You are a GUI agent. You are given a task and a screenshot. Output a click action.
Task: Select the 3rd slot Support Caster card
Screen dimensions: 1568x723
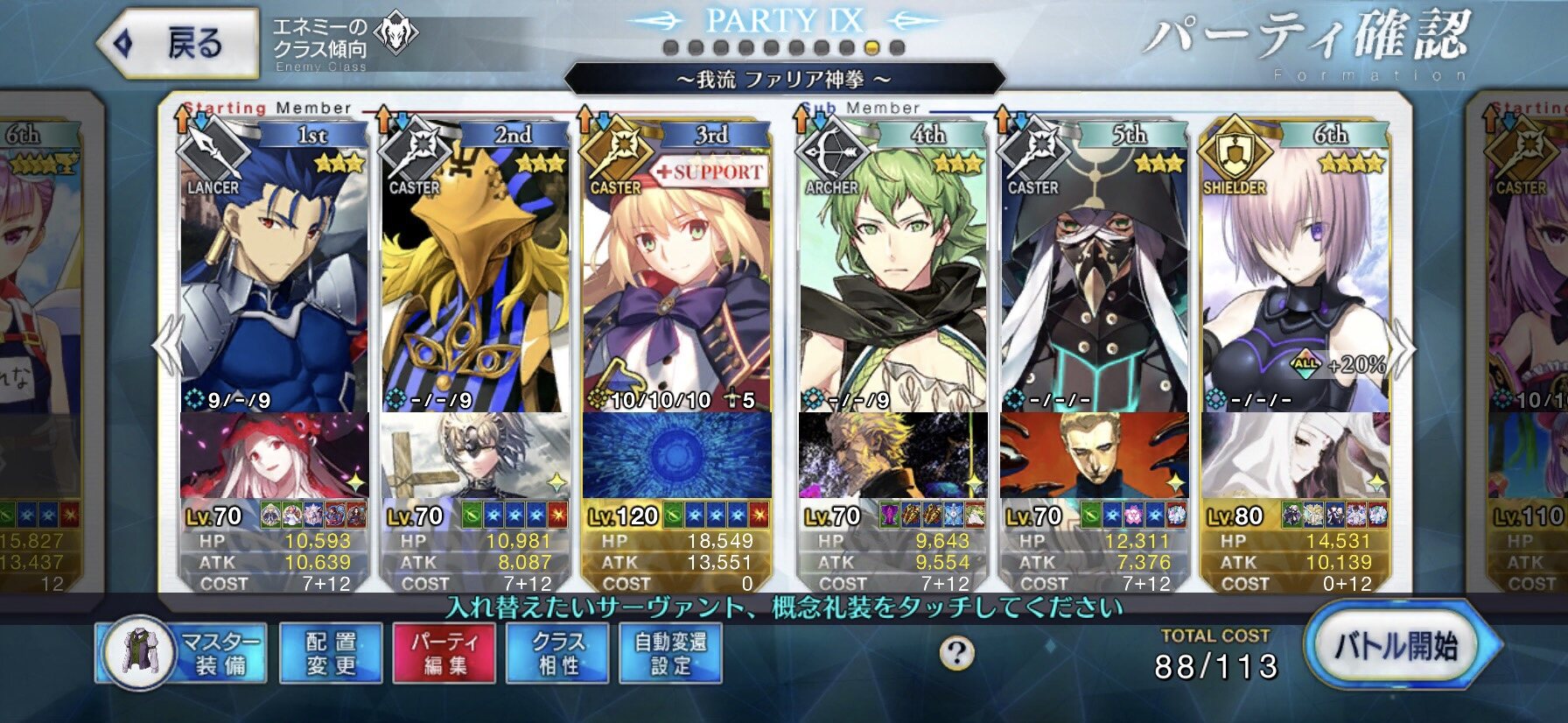point(676,280)
